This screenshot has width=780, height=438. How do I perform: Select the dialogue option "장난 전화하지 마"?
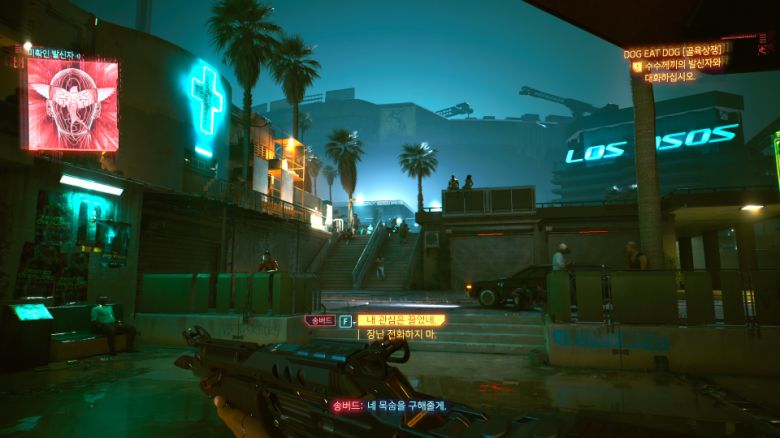[x=401, y=334]
